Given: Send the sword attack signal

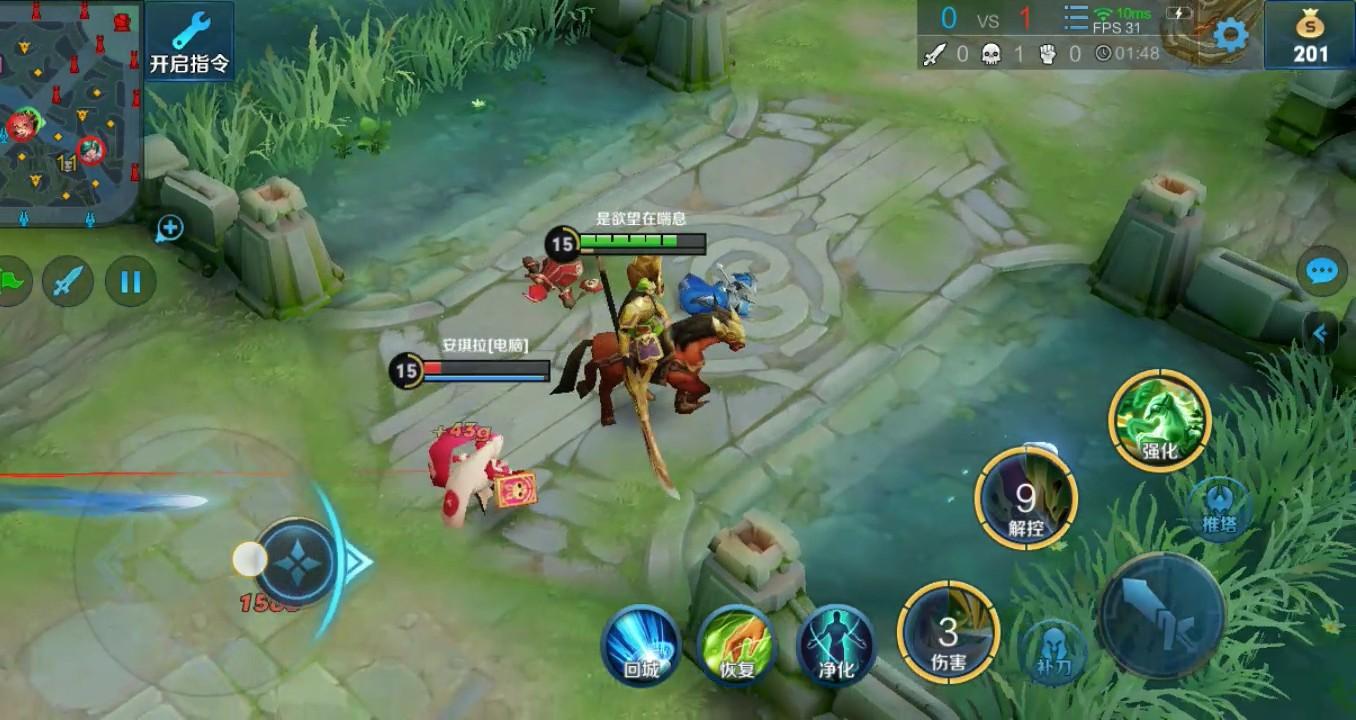Looking at the screenshot, I should point(68,282).
